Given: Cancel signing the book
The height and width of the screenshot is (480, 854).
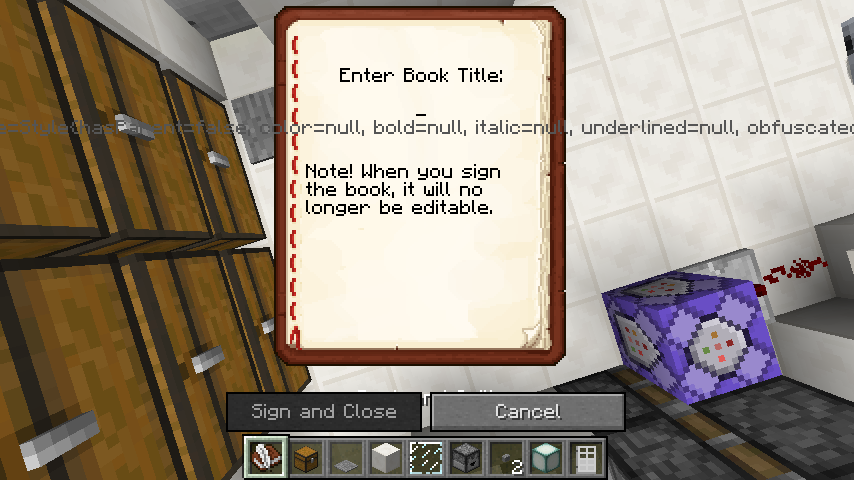Looking at the screenshot, I should pyautogui.click(x=527, y=411).
